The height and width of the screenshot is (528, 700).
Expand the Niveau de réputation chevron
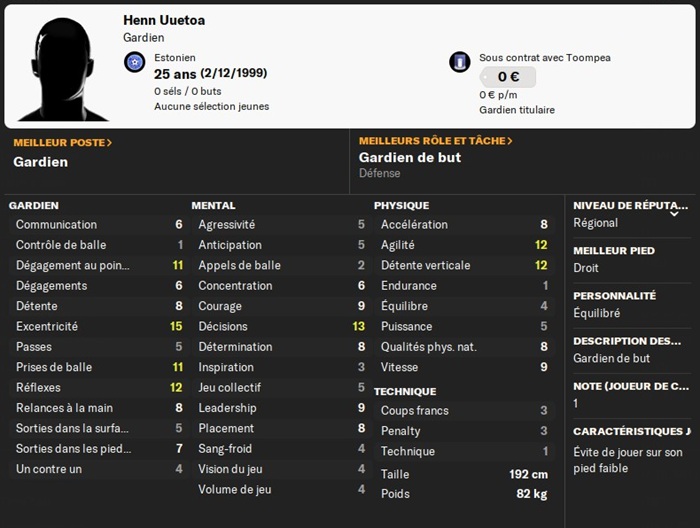pyautogui.click(x=674, y=213)
